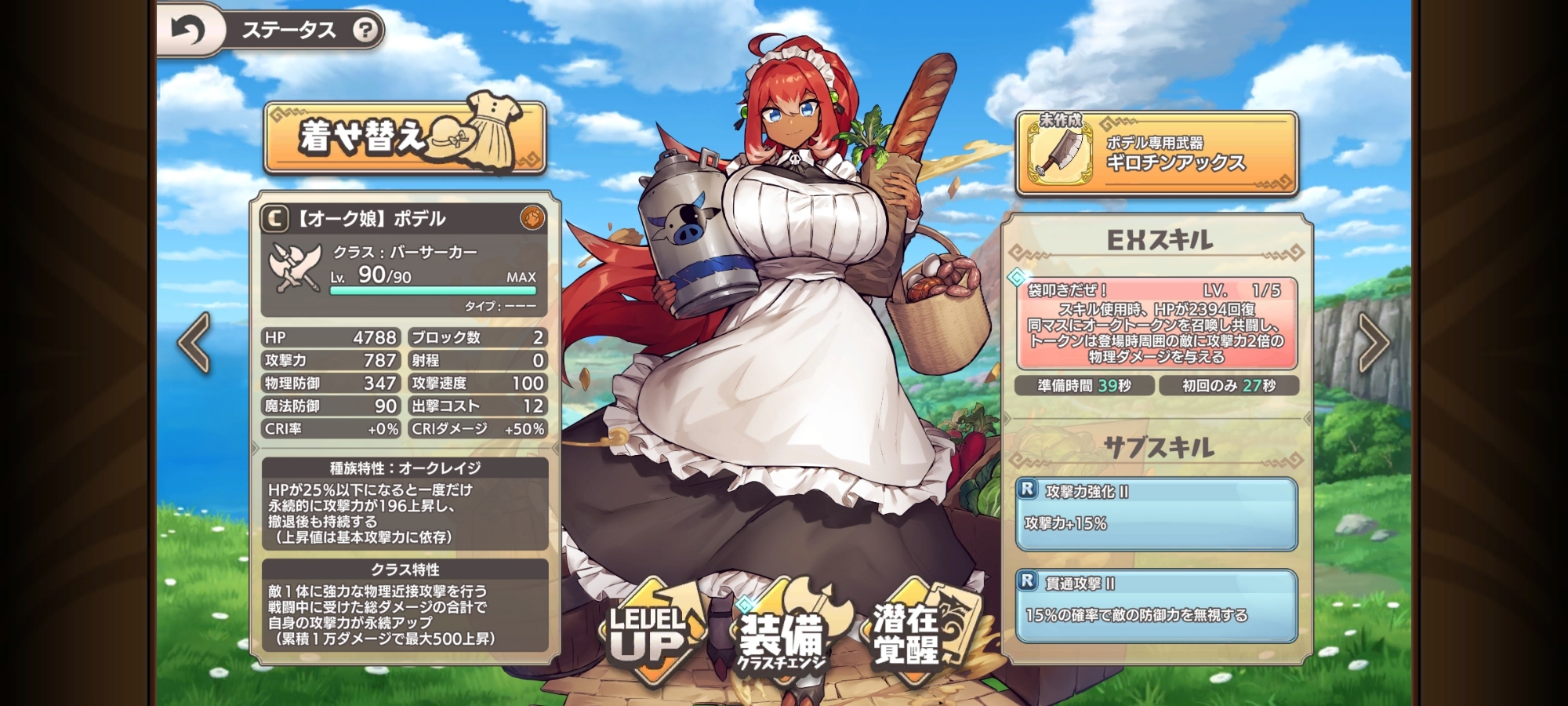This screenshot has width=1568, height=706.
Task: Show the previous character
Action: click(194, 342)
